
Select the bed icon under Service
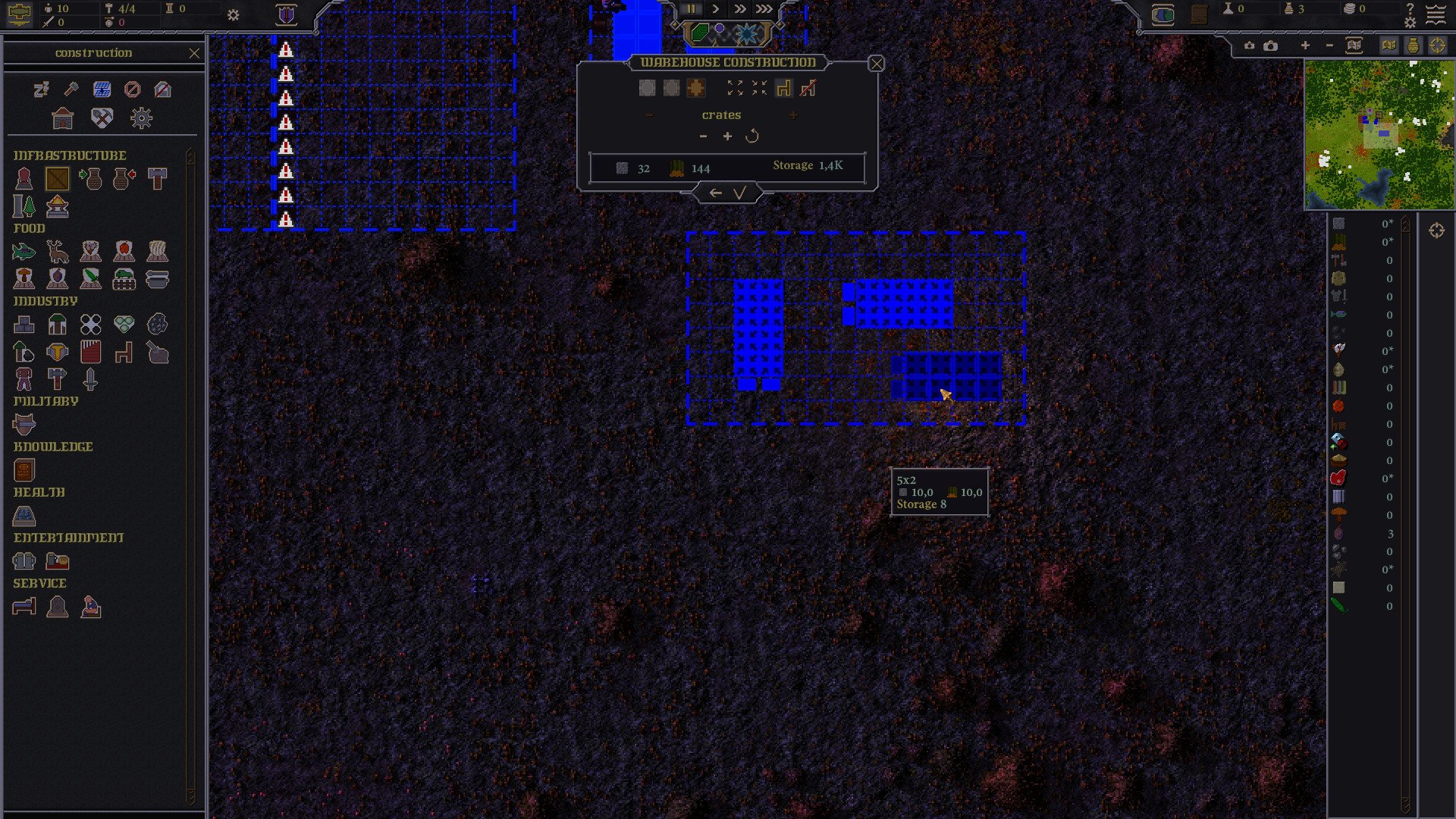24,607
